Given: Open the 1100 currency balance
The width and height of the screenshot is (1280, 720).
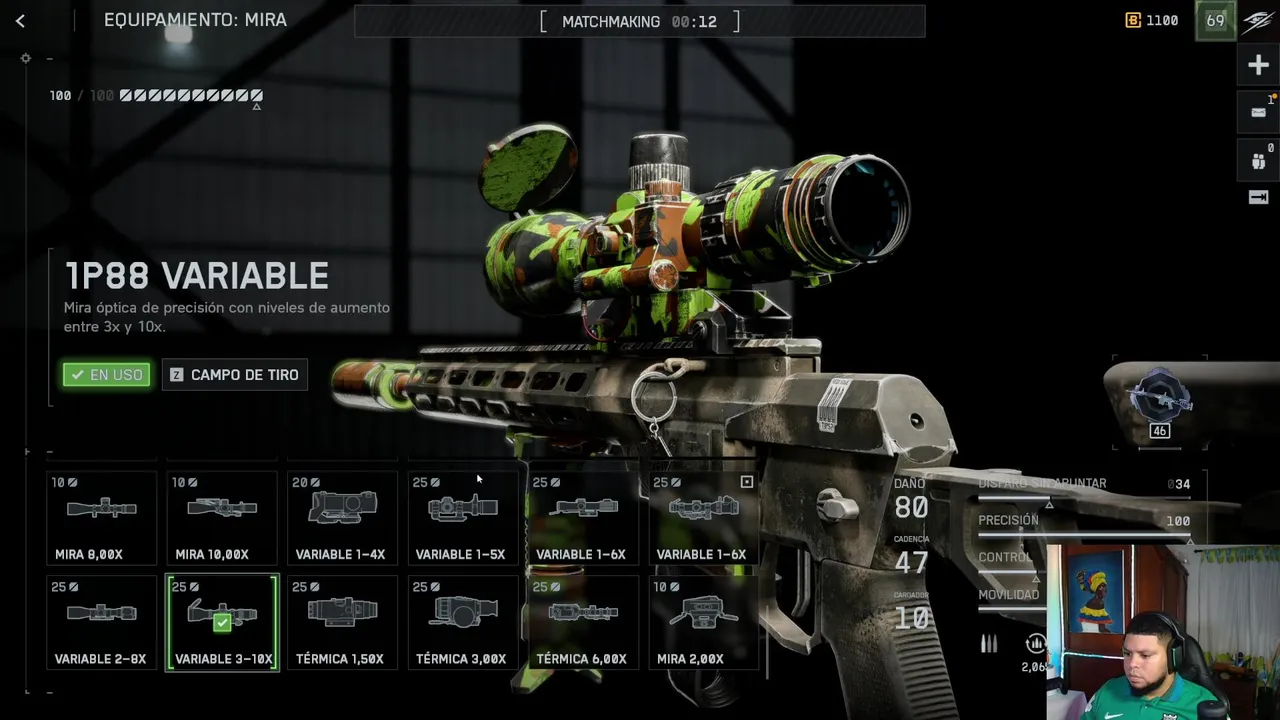Looking at the screenshot, I should pyautogui.click(x=1152, y=20).
